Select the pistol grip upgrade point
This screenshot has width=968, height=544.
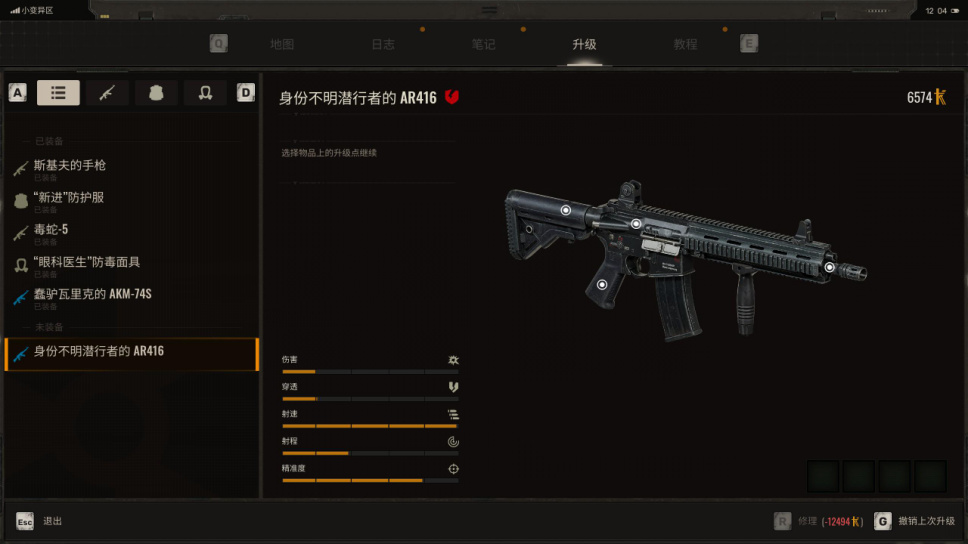pyautogui.click(x=602, y=285)
